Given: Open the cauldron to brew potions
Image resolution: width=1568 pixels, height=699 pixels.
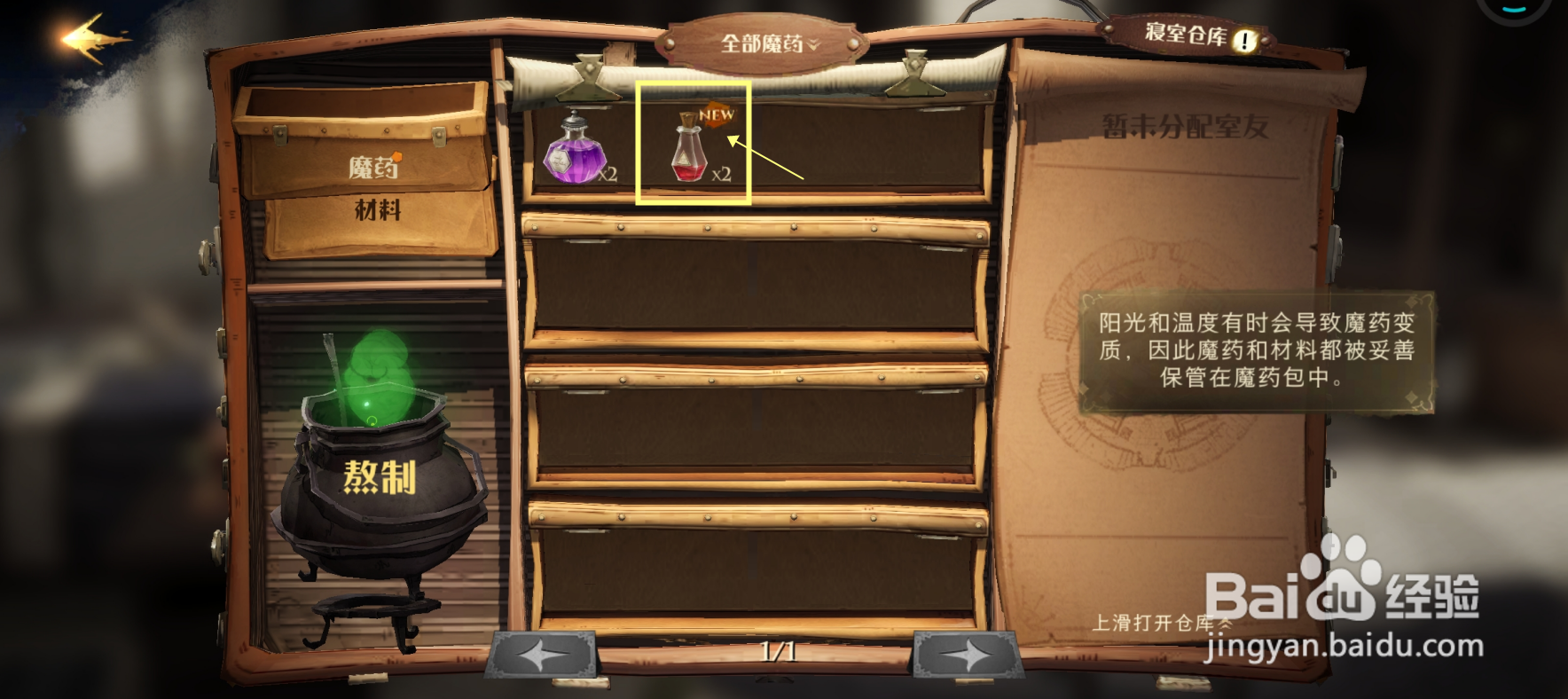Looking at the screenshot, I should tap(381, 475).
